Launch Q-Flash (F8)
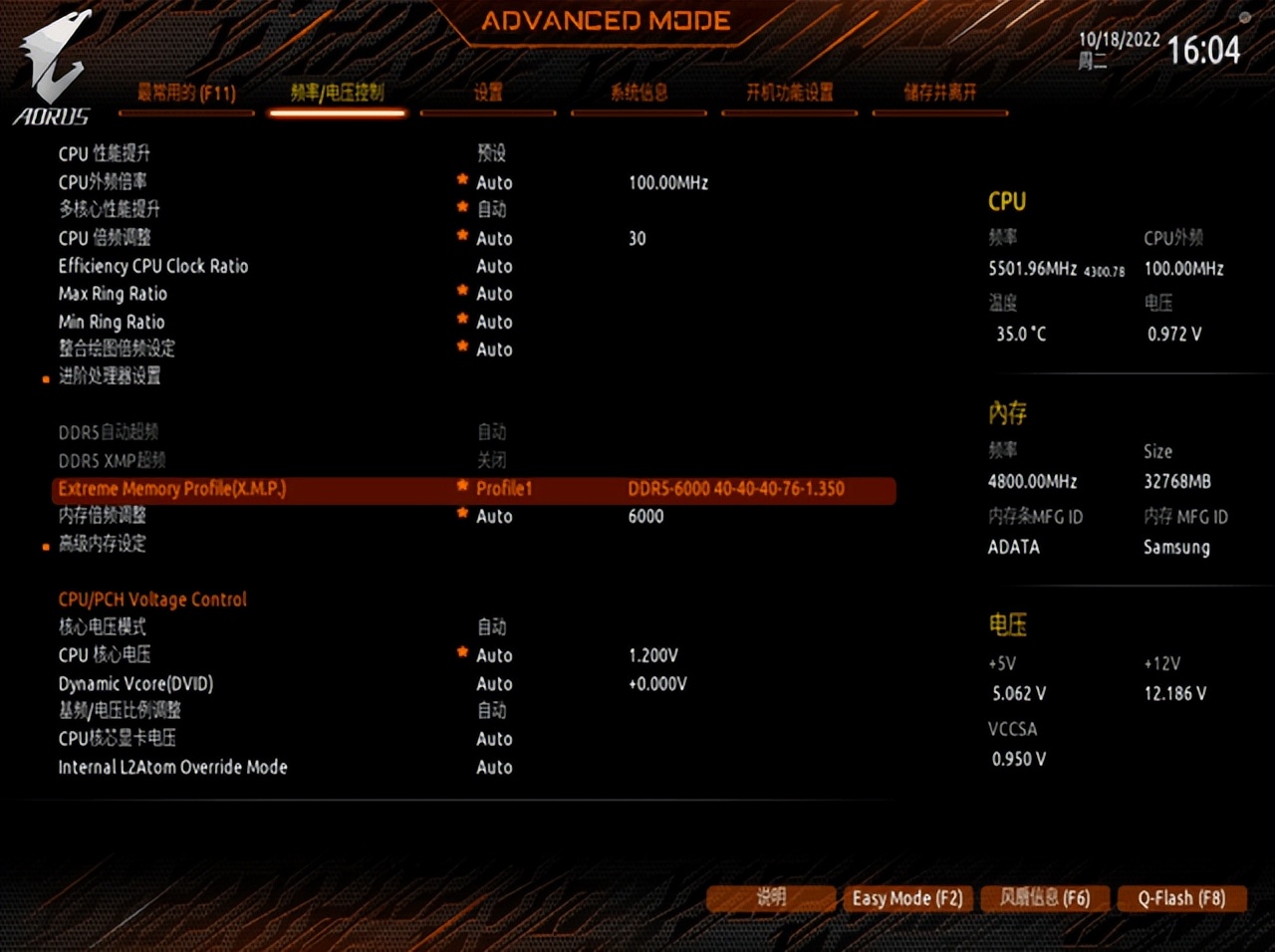1275x952 pixels. click(x=1182, y=898)
